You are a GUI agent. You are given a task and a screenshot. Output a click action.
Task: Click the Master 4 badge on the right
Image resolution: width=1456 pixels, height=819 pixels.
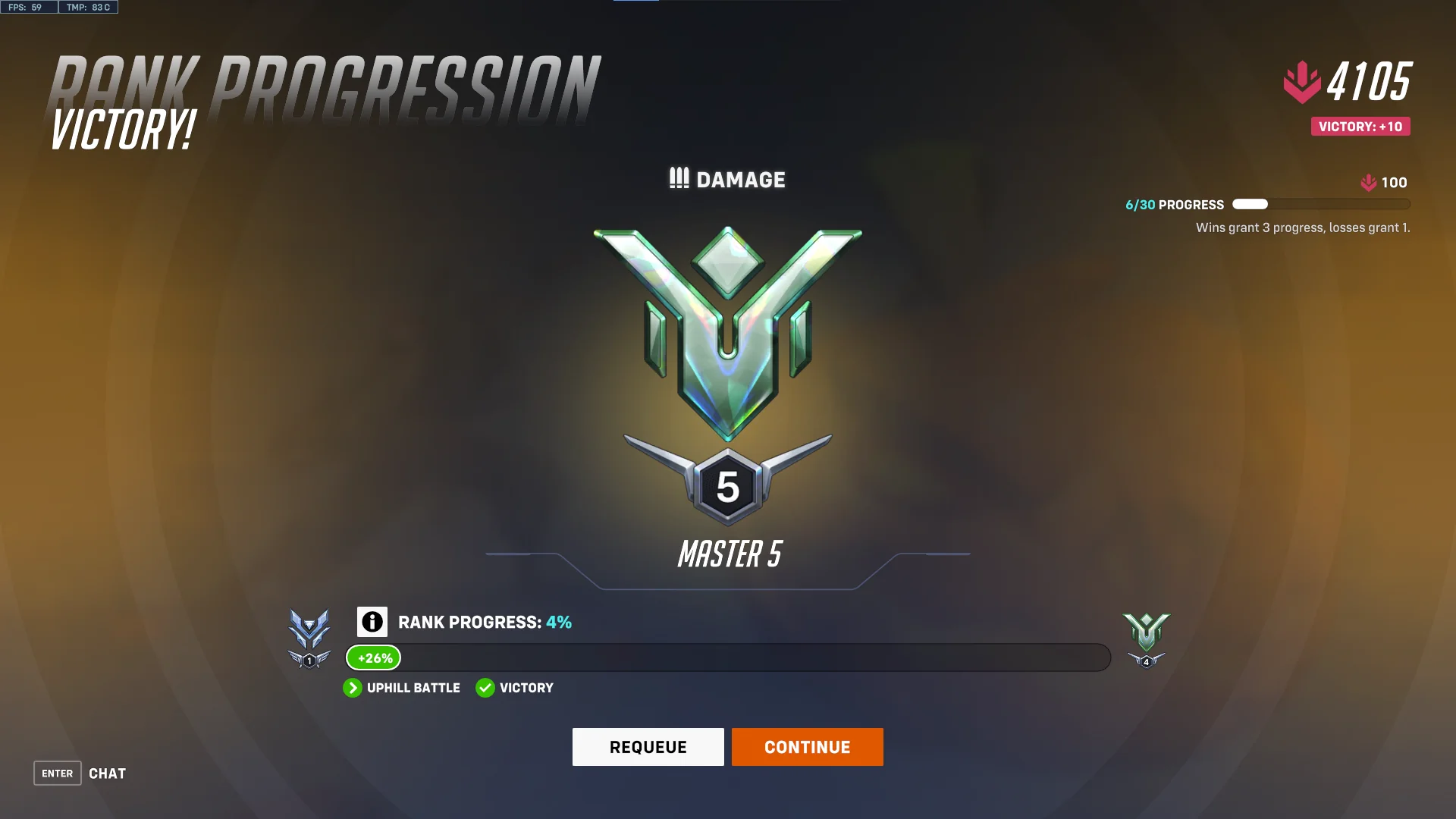[x=1146, y=639]
